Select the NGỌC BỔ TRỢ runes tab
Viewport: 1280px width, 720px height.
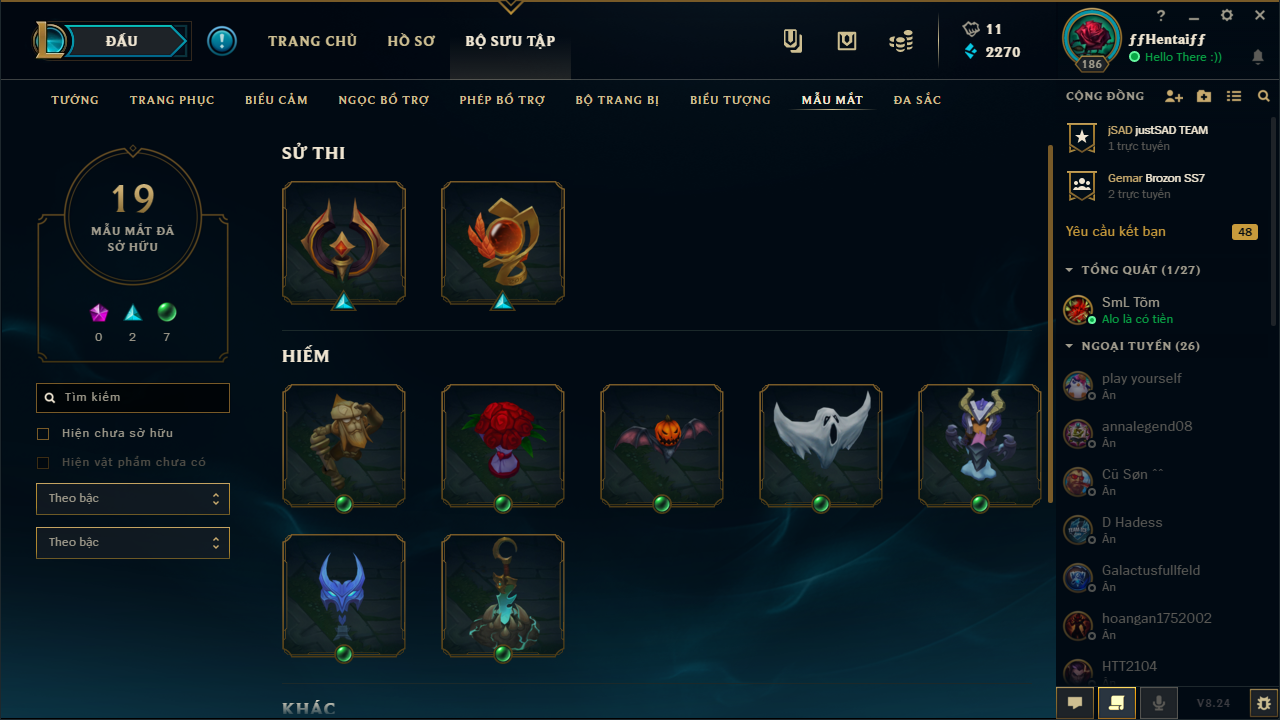(383, 100)
